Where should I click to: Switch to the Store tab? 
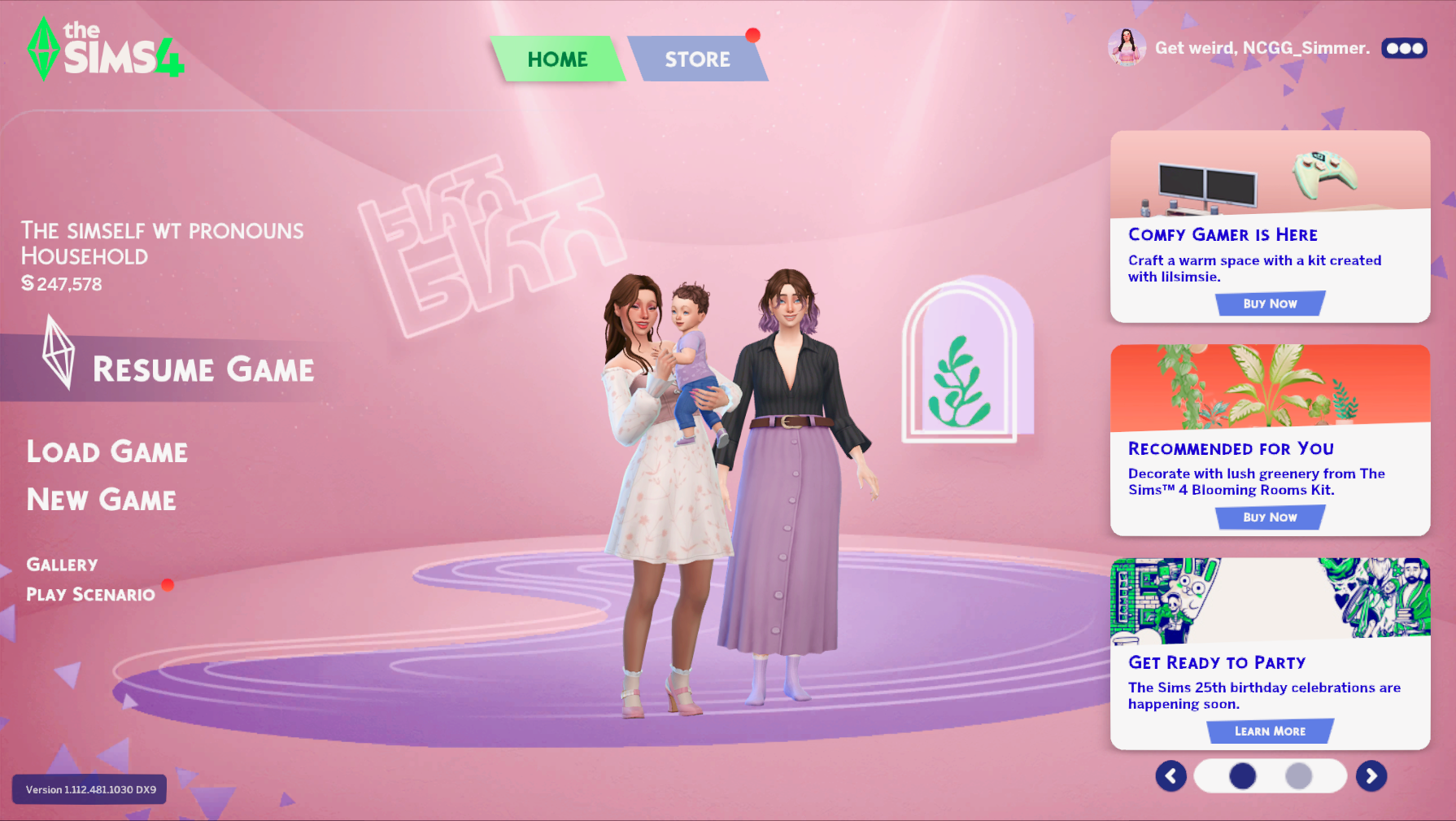[698, 59]
